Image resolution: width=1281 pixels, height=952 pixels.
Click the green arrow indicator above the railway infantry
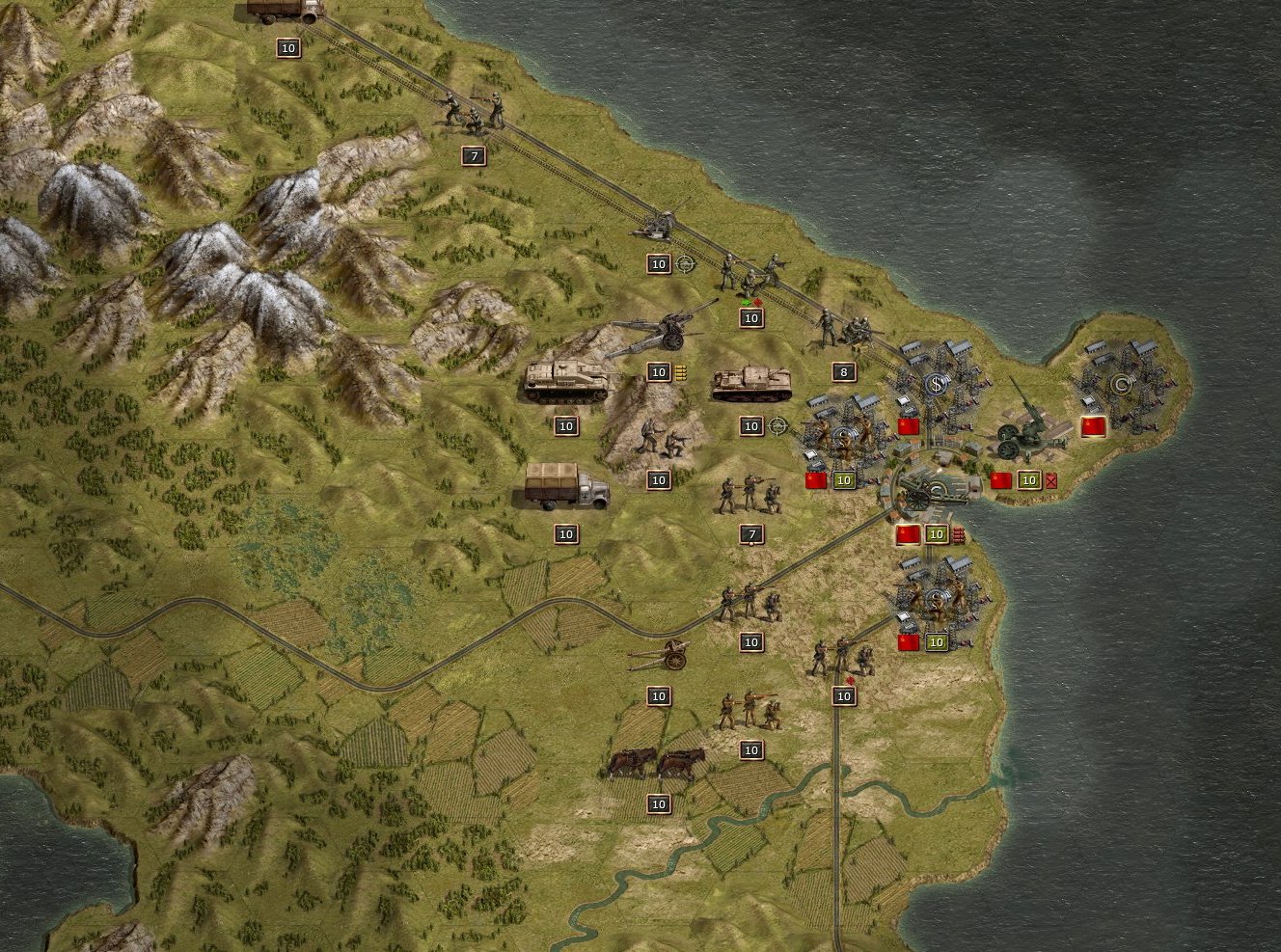pyautogui.click(x=746, y=302)
